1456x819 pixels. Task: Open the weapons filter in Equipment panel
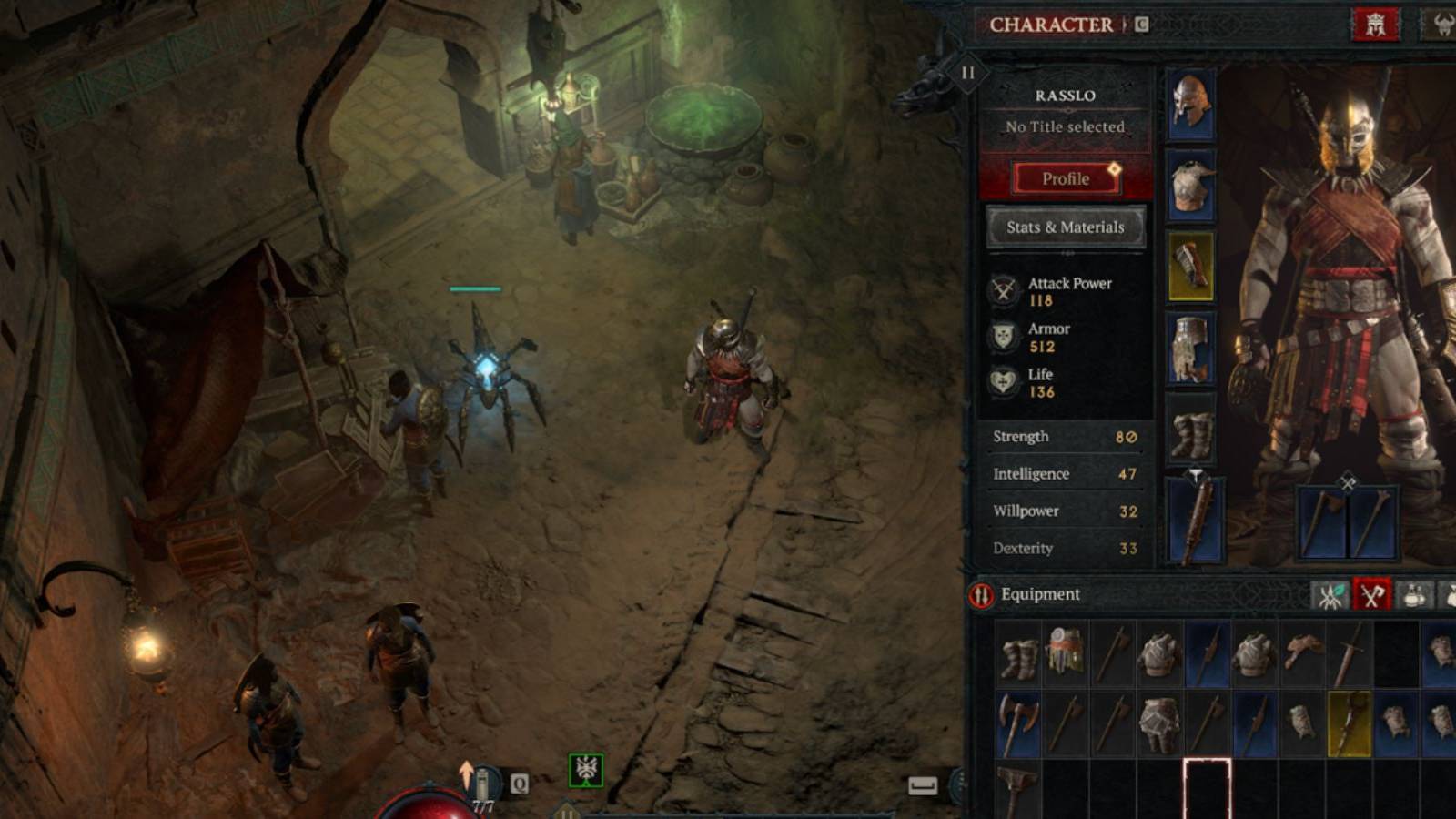point(1374,593)
